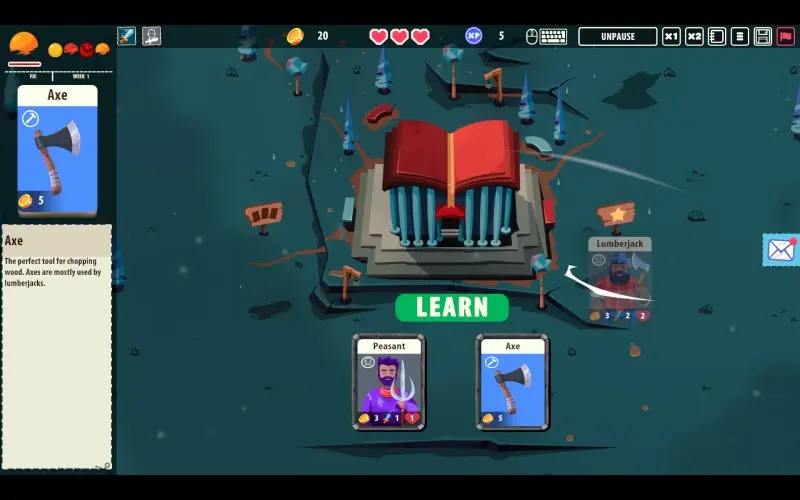800x500 pixels.
Task: Click the red flag icon
Action: pos(786,37)
